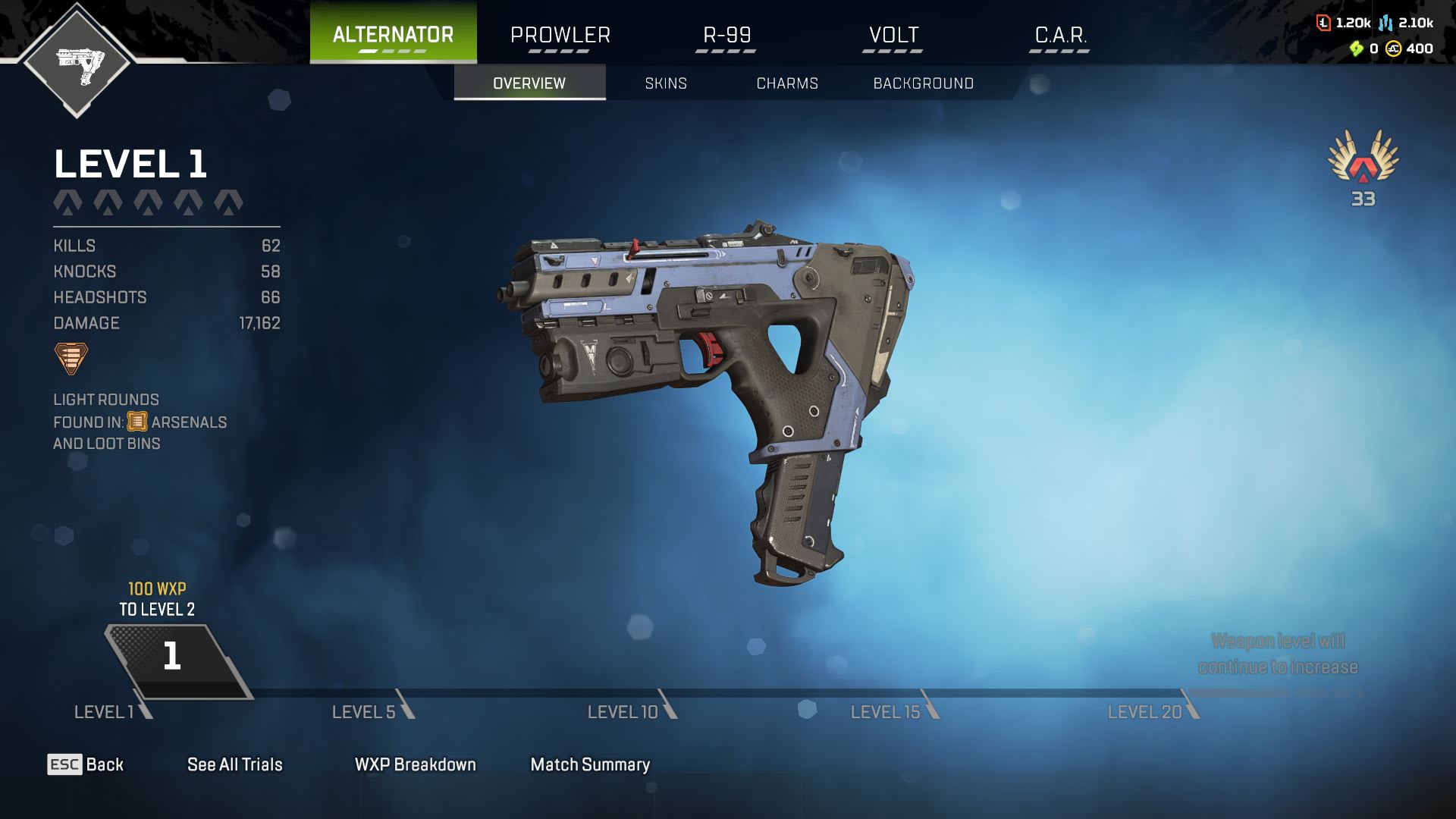Show the WXP Breakdown
This screenshot has width=1456, height=819.
click(x=415, y=764)
